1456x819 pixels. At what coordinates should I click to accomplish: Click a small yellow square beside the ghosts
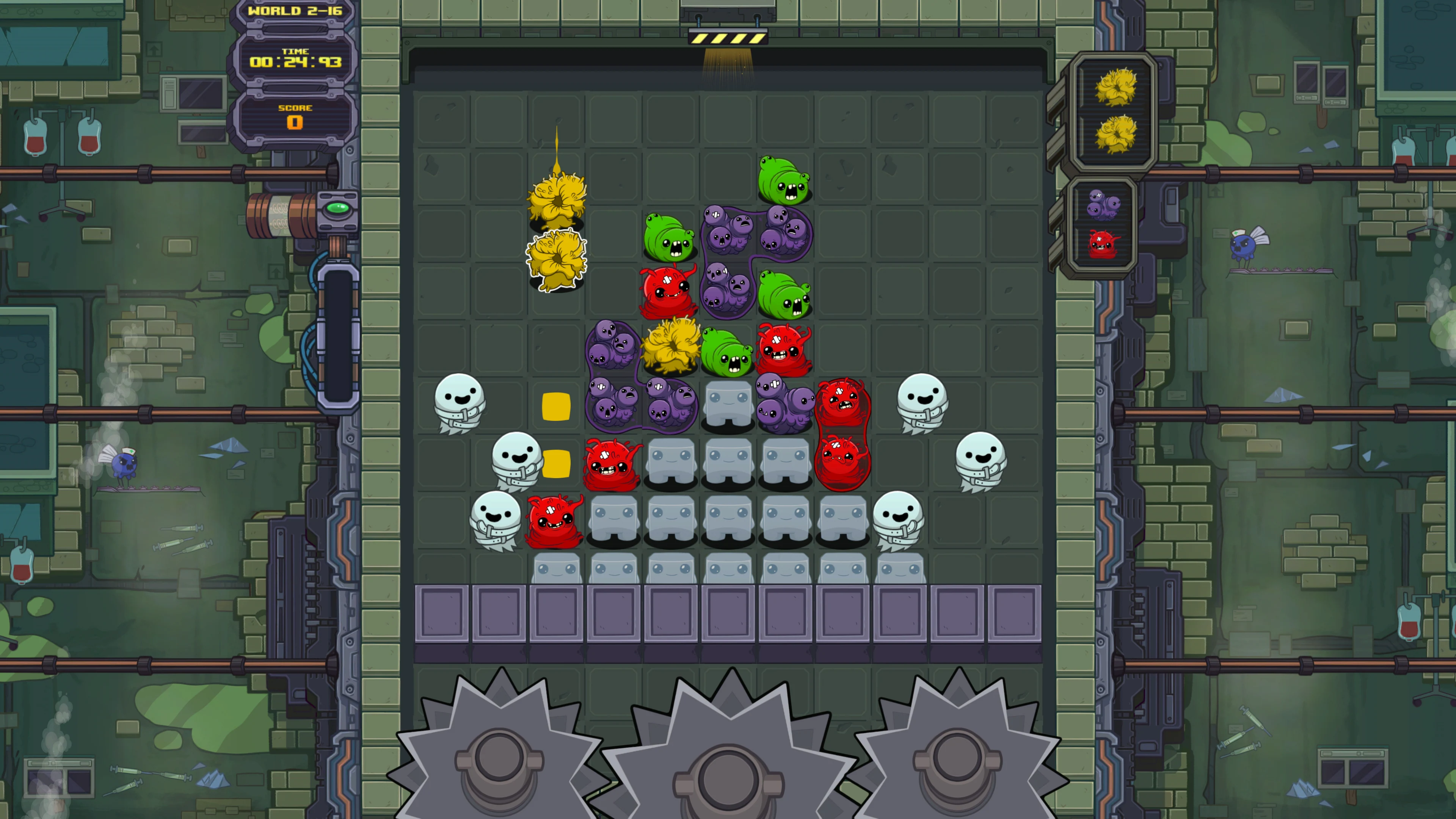tap(556, 406)
